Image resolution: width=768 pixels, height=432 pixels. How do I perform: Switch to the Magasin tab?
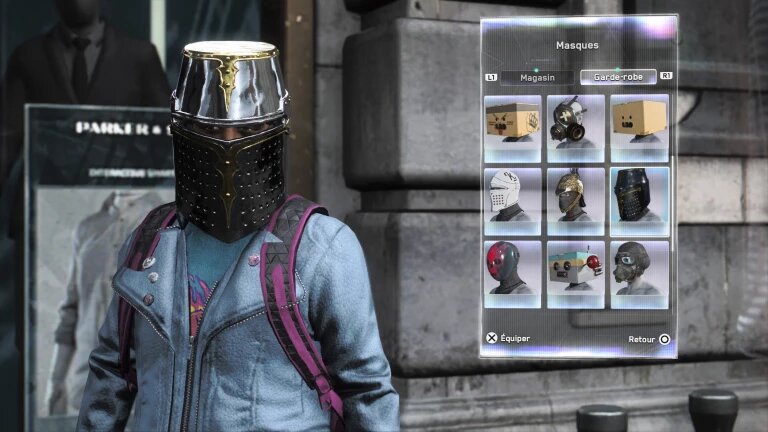coord(535,77)
